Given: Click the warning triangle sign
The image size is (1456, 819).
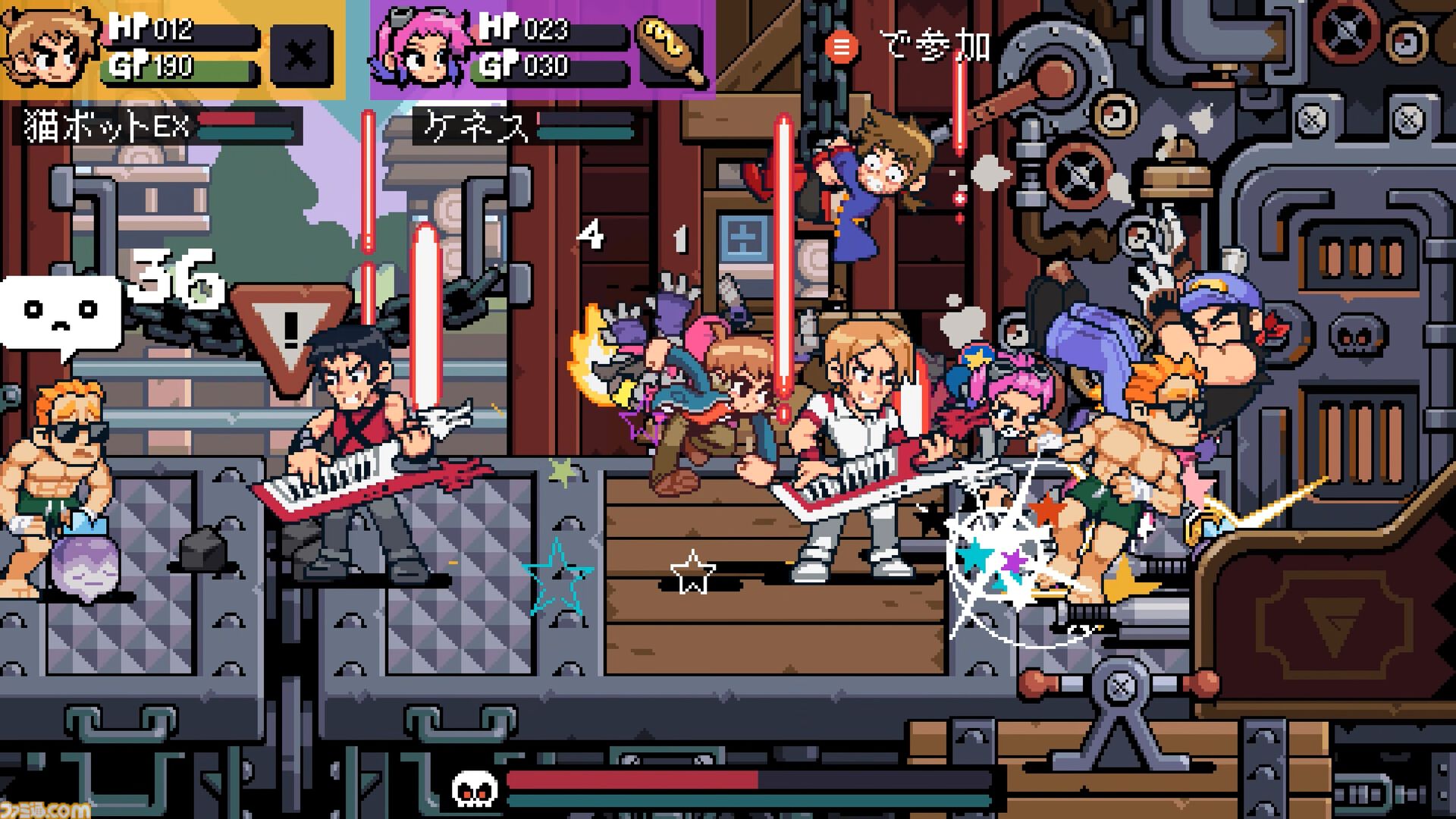Looking at the screenshot, I should 289,326.
